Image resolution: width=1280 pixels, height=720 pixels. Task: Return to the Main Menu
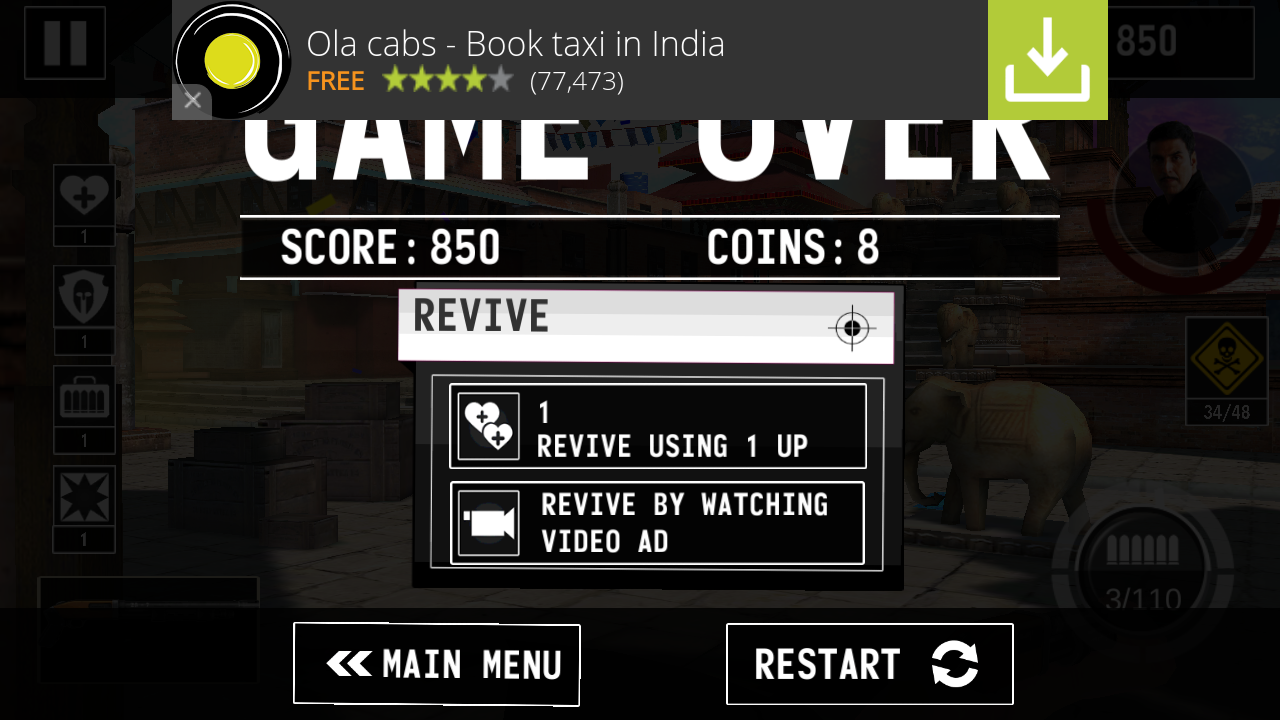(x=437, y=664)
